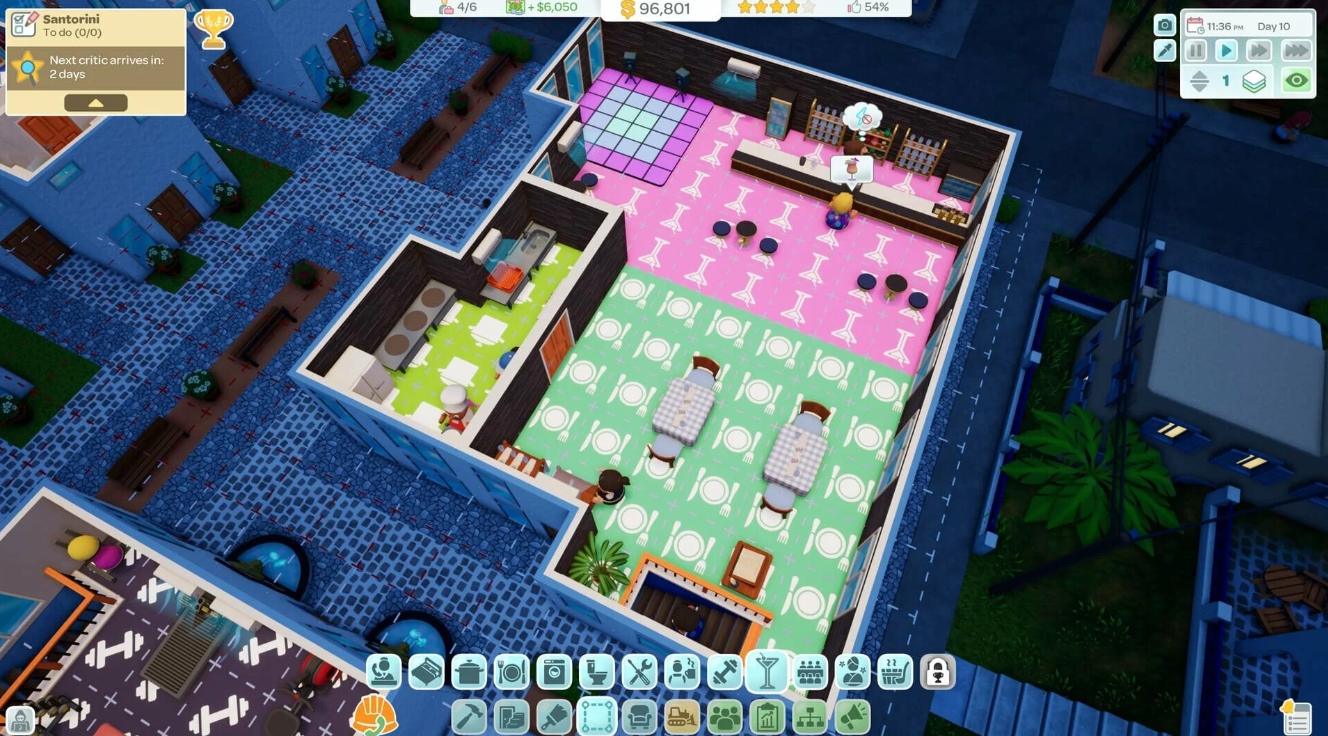Enable the eyedropper picker tool

coord(1165,50)
